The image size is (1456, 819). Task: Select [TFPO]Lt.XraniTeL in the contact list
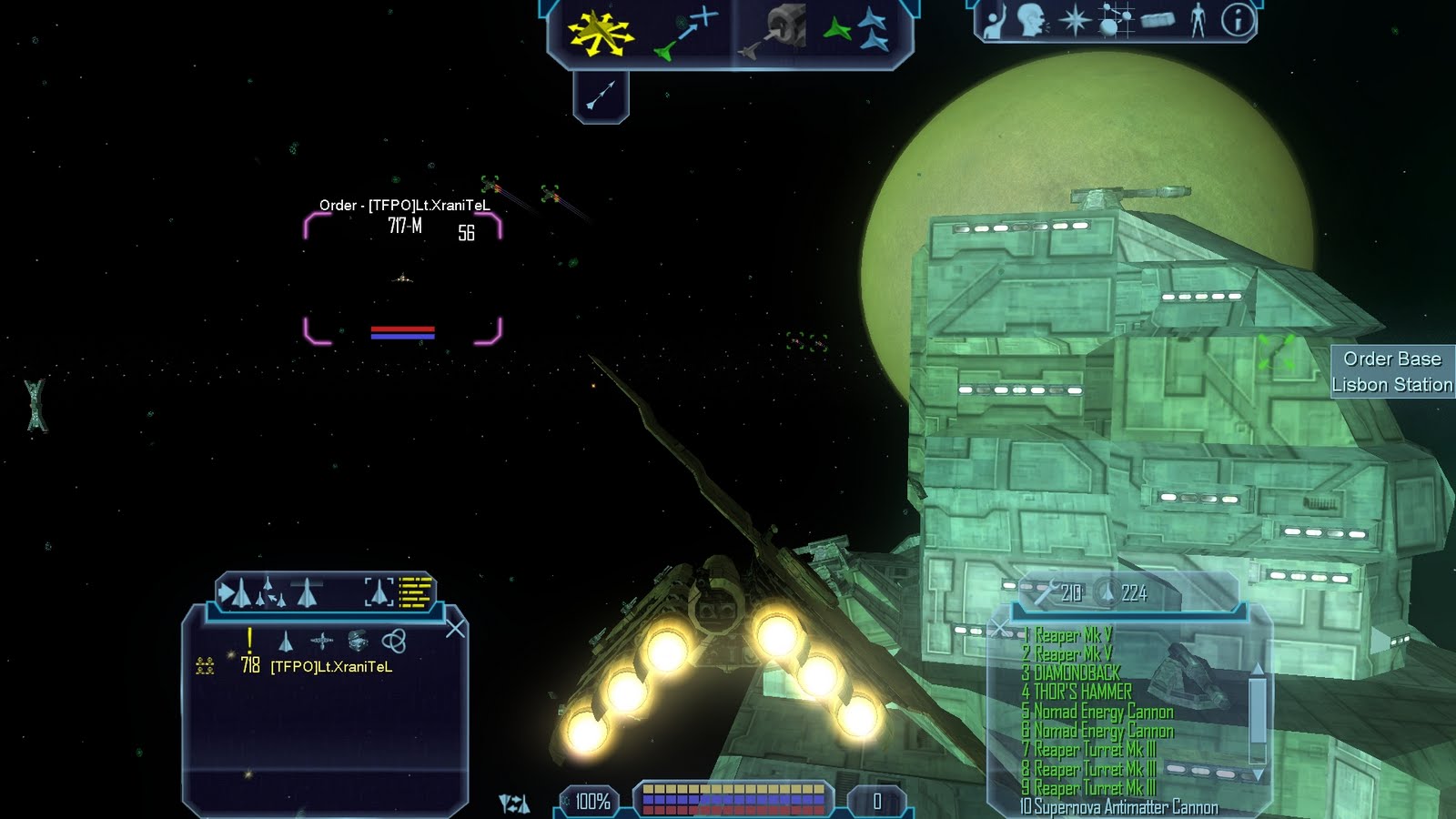tap(331, 667)
